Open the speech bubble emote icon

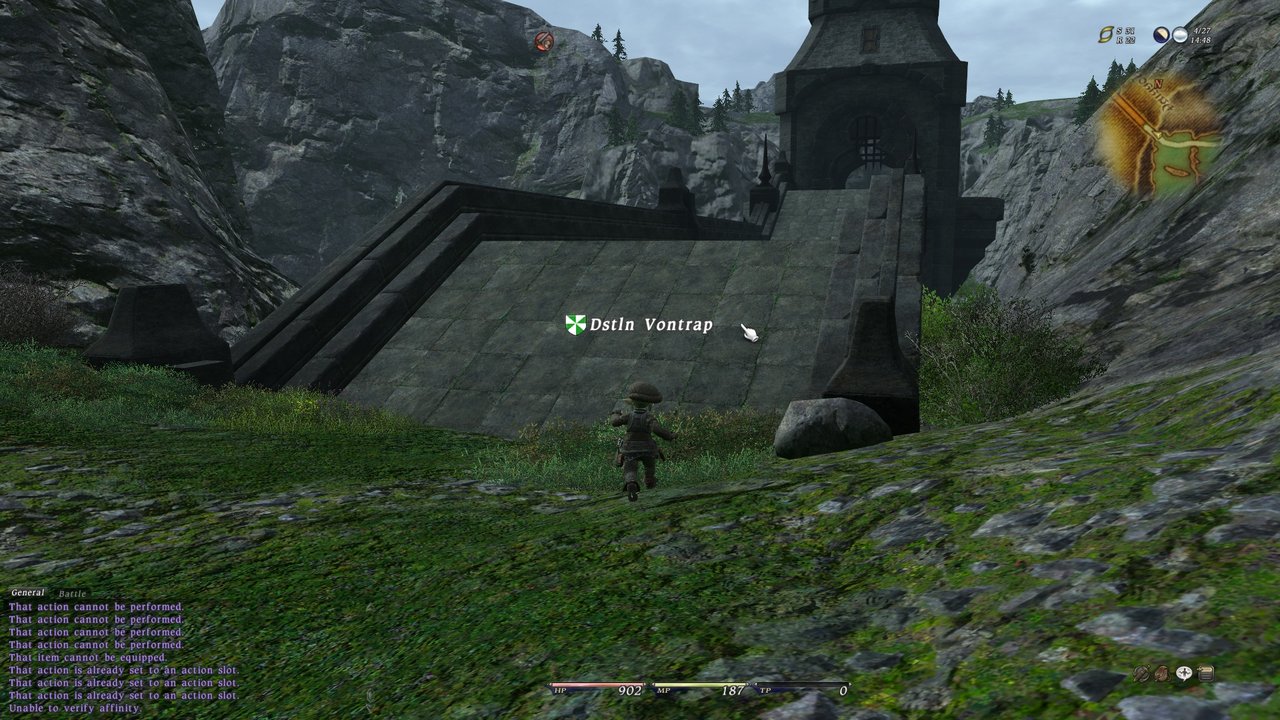click(1184, 673)
